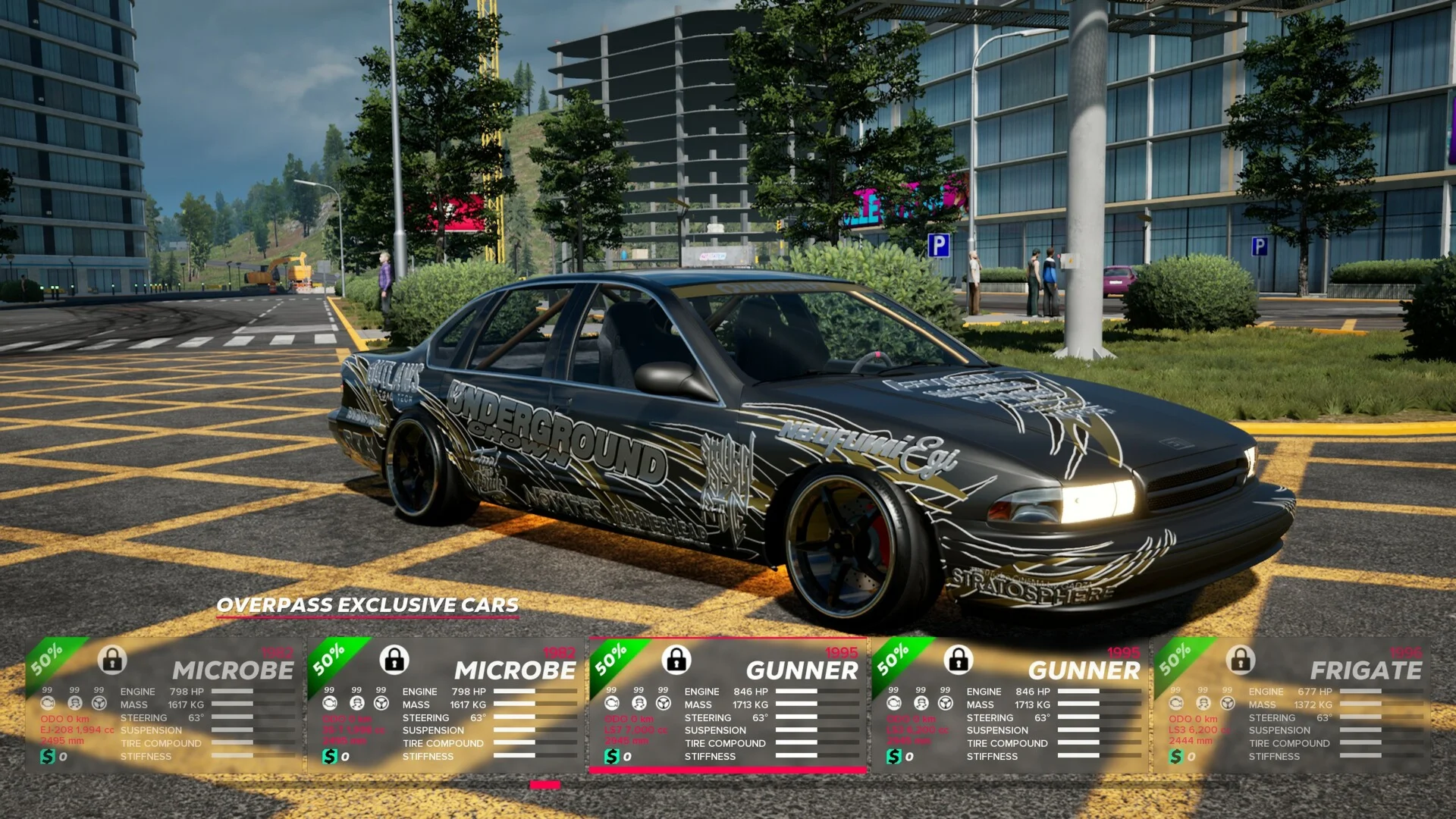Image resolution: width=1456 pixels, height=819 pixels.
Task: Choose the Gunner card with LS7 7,000 cc engine
Action: 726,705
